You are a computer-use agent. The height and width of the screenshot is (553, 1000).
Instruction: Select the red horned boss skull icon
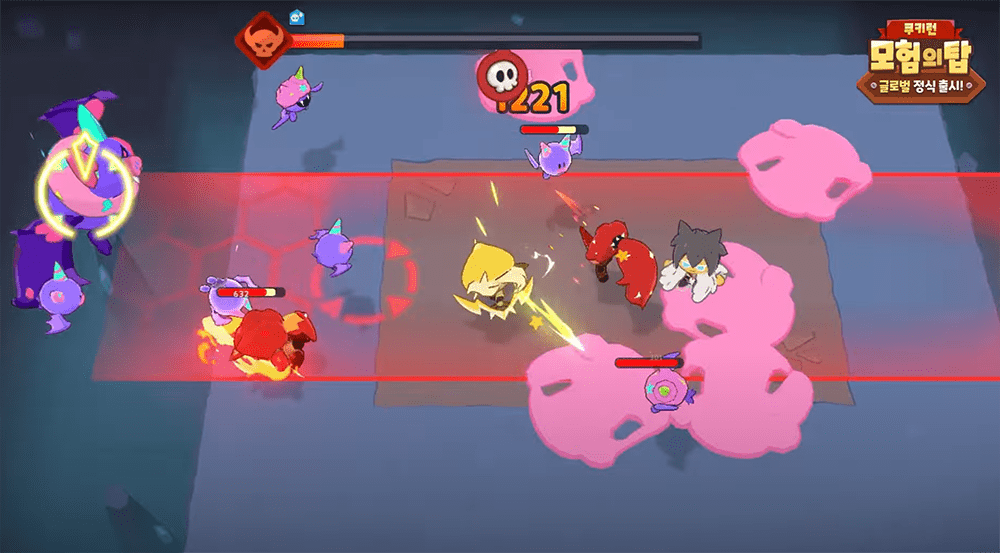click(263, 41)
